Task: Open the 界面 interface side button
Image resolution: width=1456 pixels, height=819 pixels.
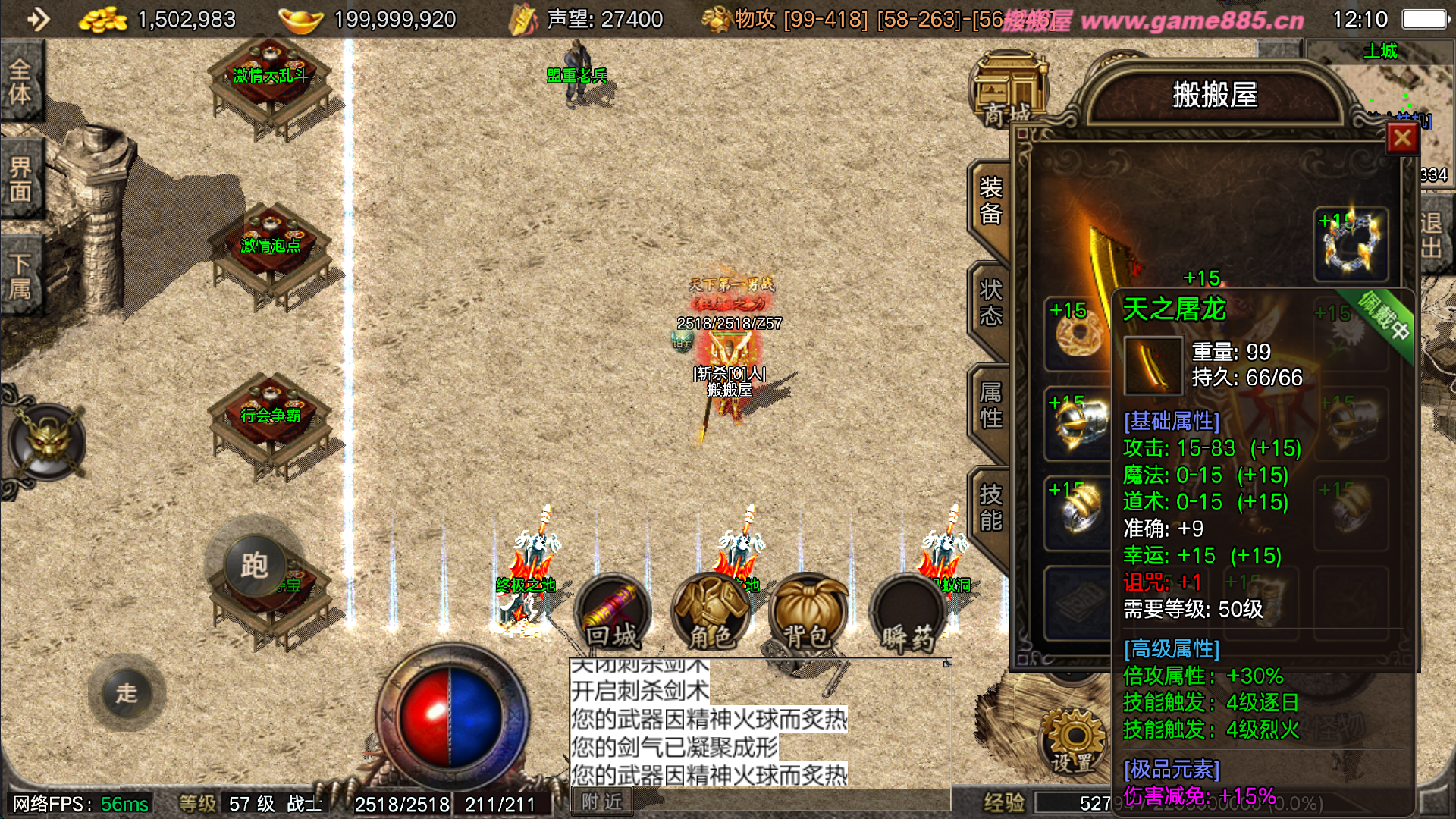Action: coord(20,179)
